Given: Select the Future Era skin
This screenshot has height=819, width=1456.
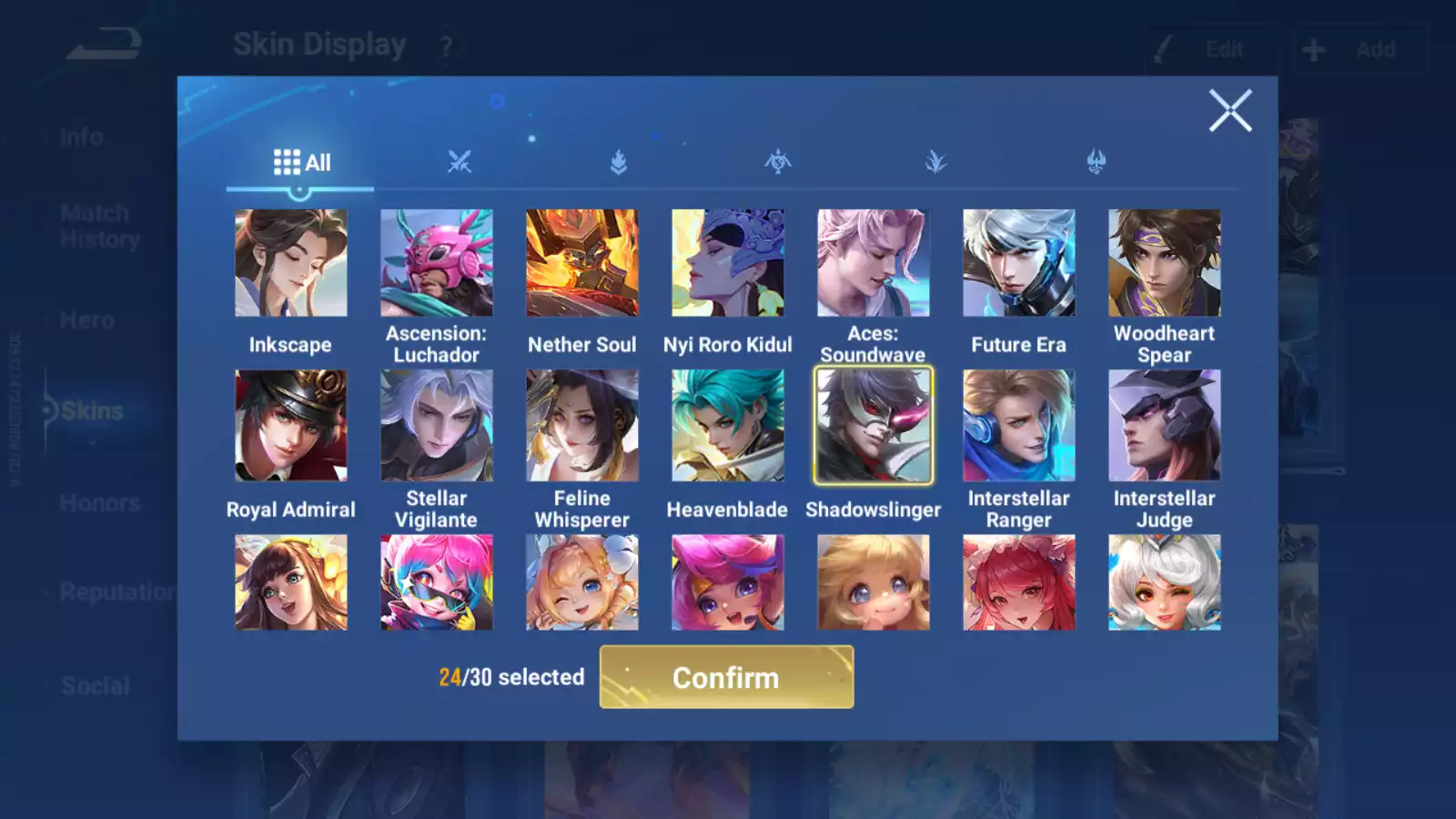Looking at the screenshot, I should [1019, 263].
